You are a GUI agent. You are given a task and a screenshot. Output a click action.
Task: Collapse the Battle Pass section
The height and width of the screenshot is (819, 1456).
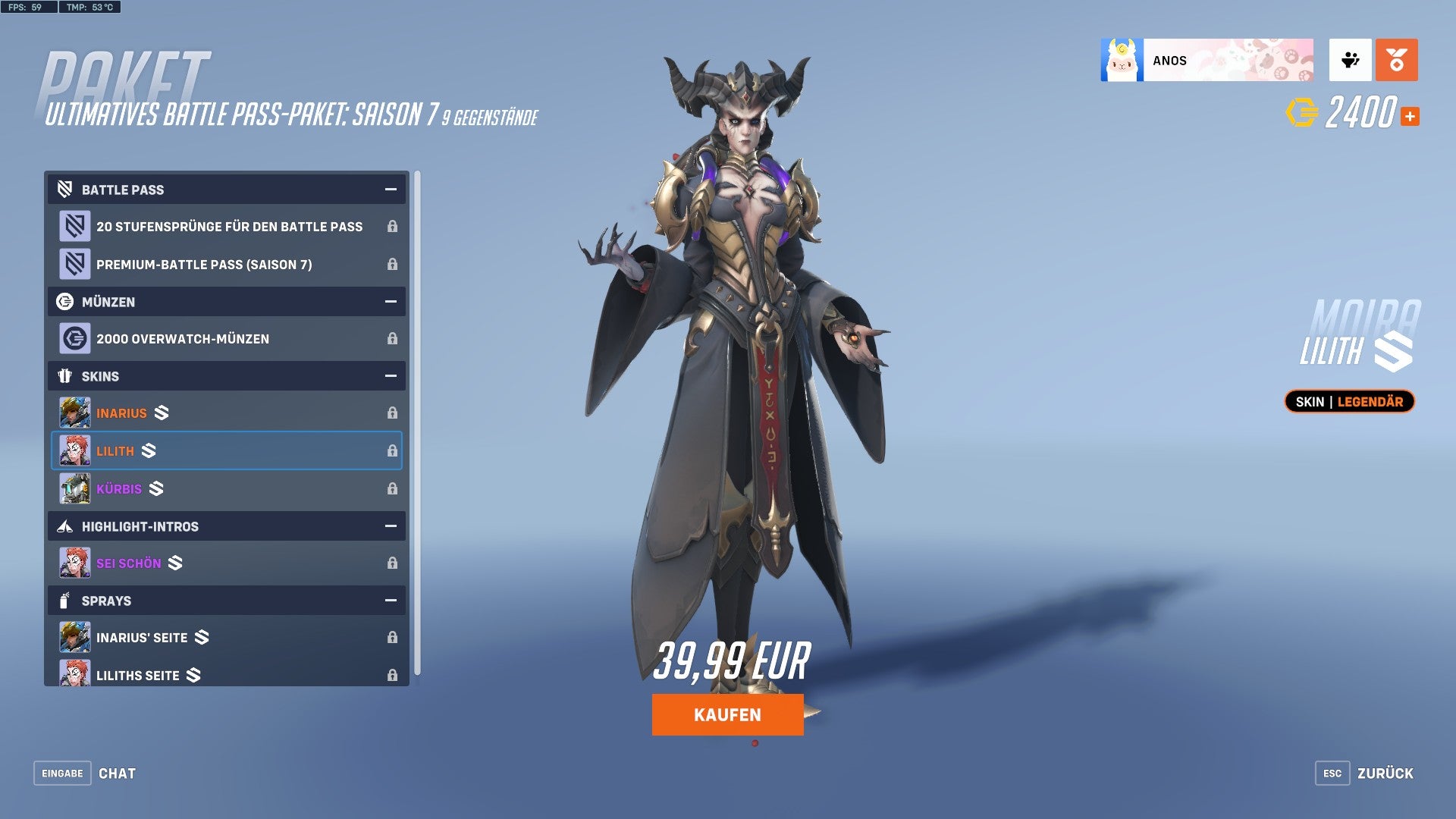tap(390, 190)
